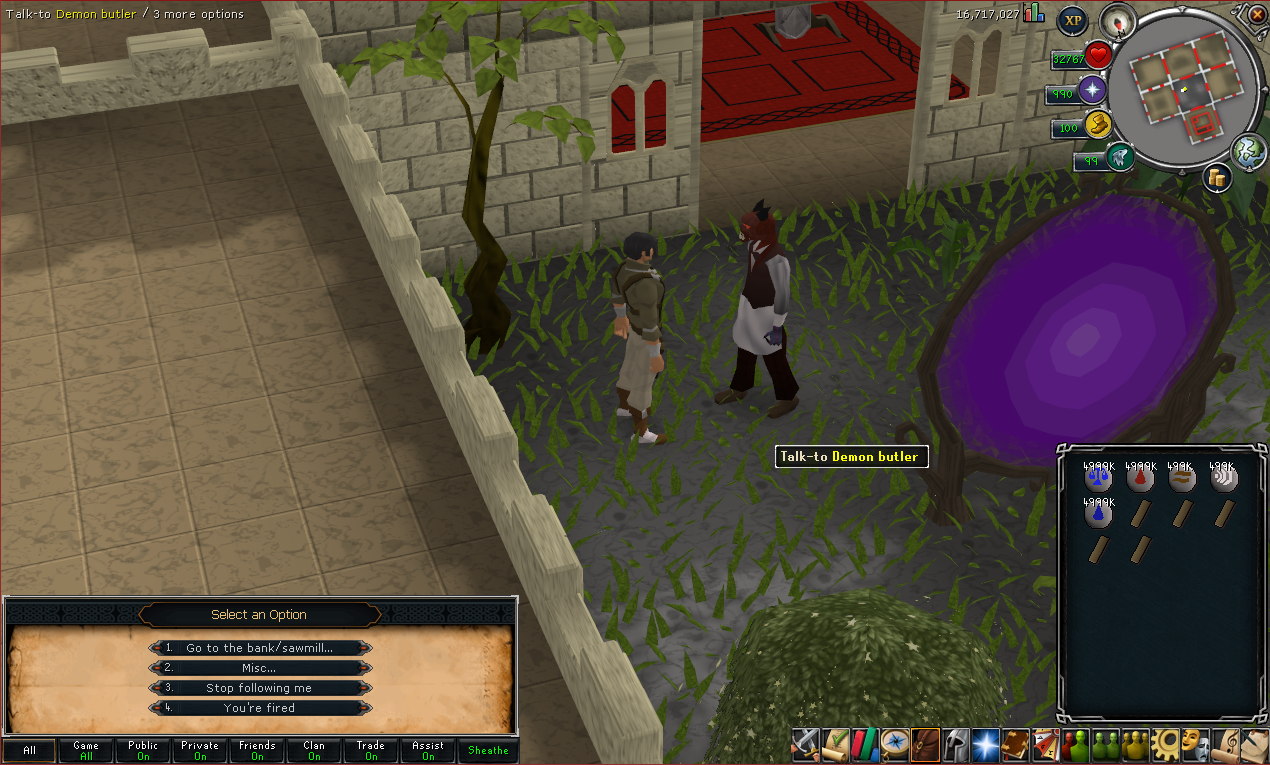Image resolution: width=1270 pixels, height=765 pixels.
Task: Click the air rune stack
Action: (1223, 478)
